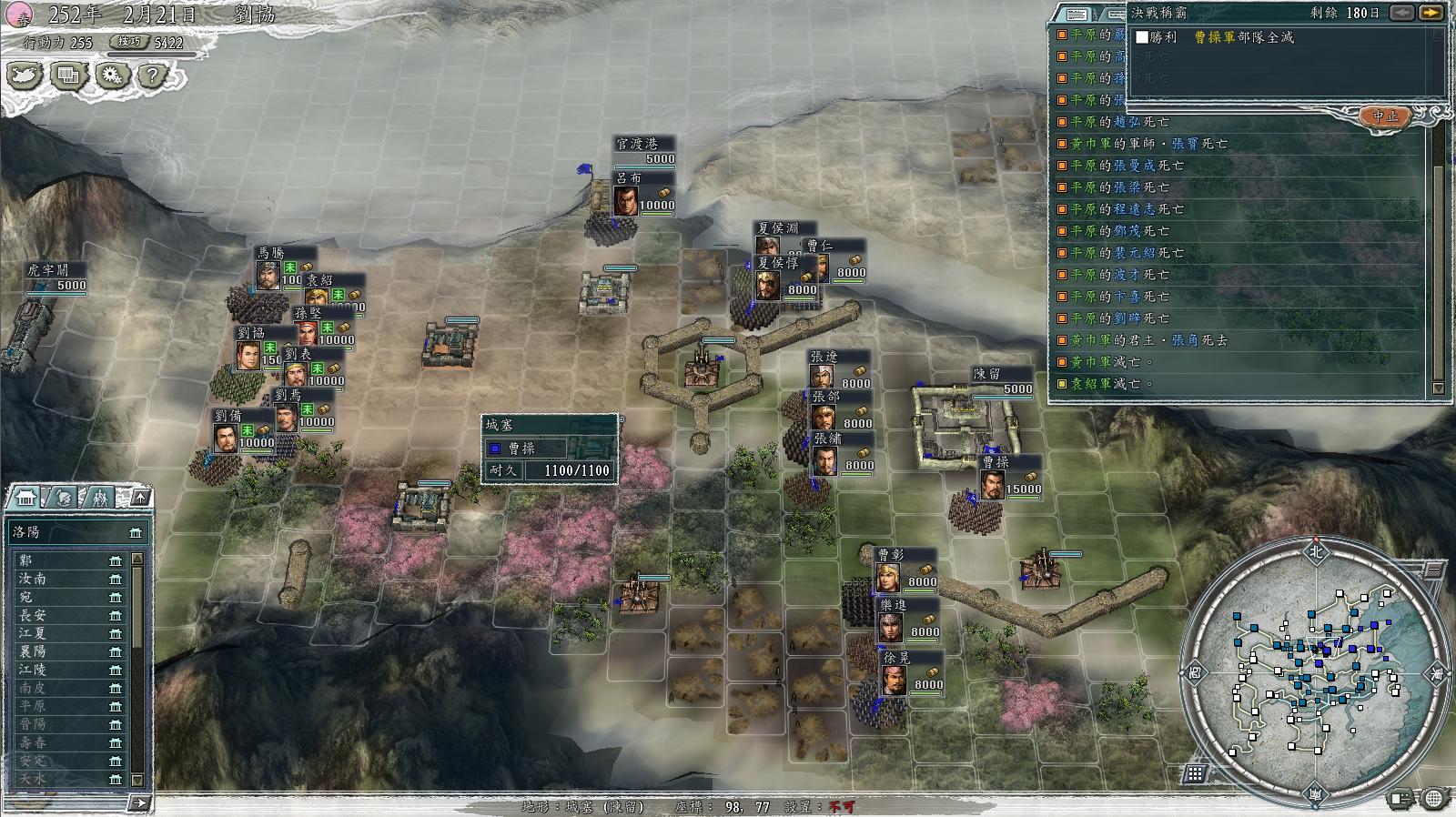Select Lu Bu's 呂布 unit near 官渡港
Image resolution: width=1456 pixels, height=817 pixels.
click(x=627, y=197)
